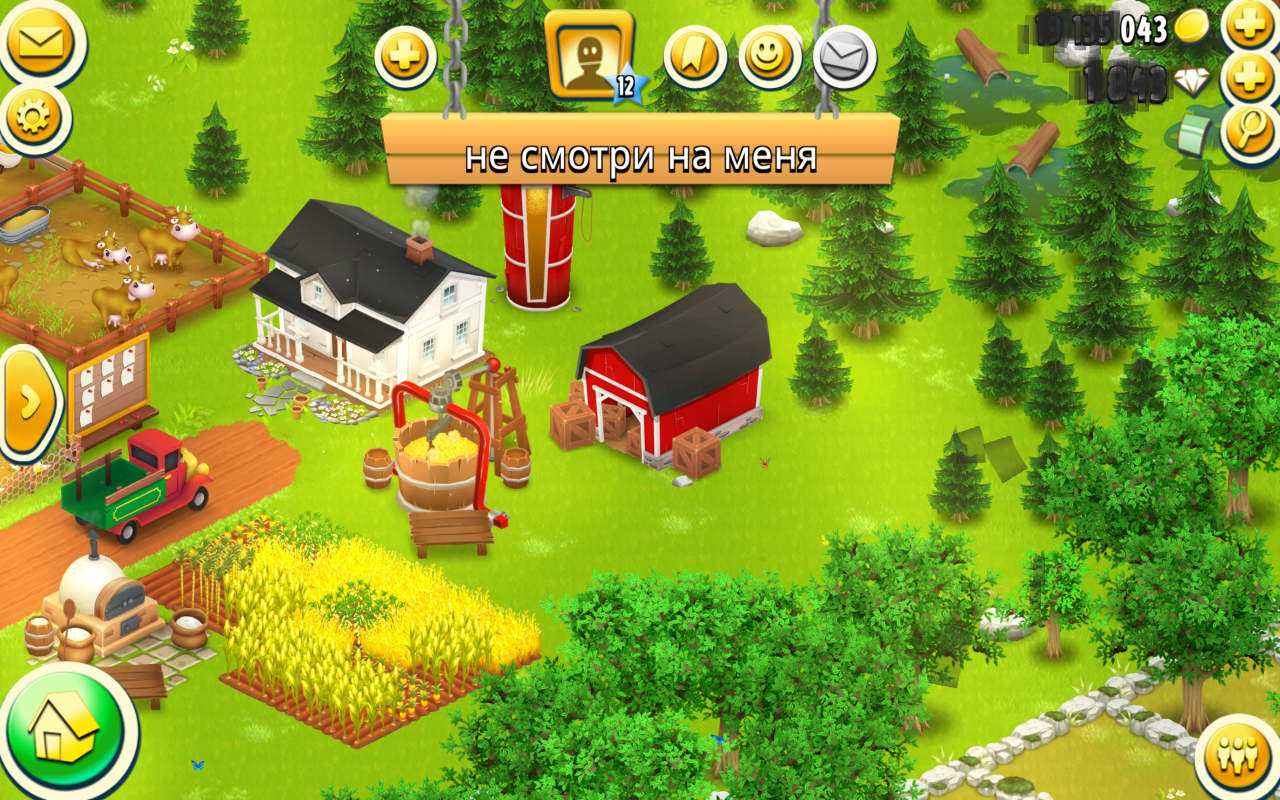Activate the magnifying glass search button
Viewport: 1280px width, 800px height.
(x=1250, y=132)
